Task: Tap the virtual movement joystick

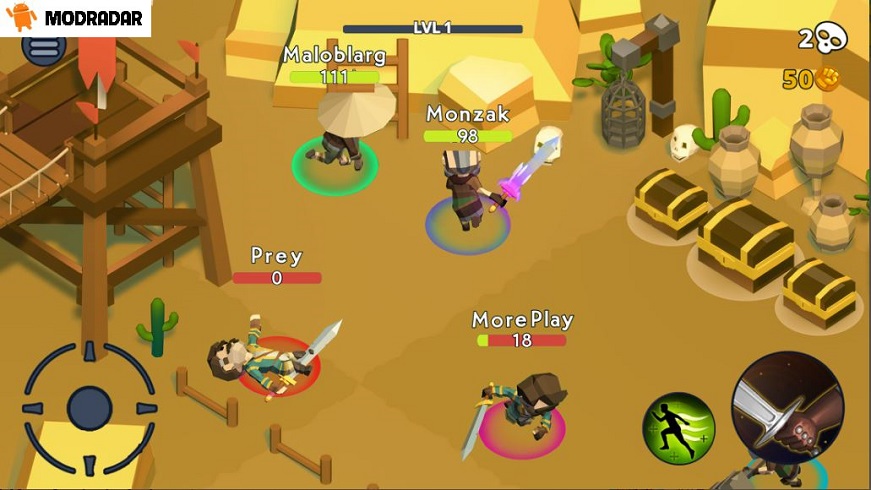Action: coord(89,407)
